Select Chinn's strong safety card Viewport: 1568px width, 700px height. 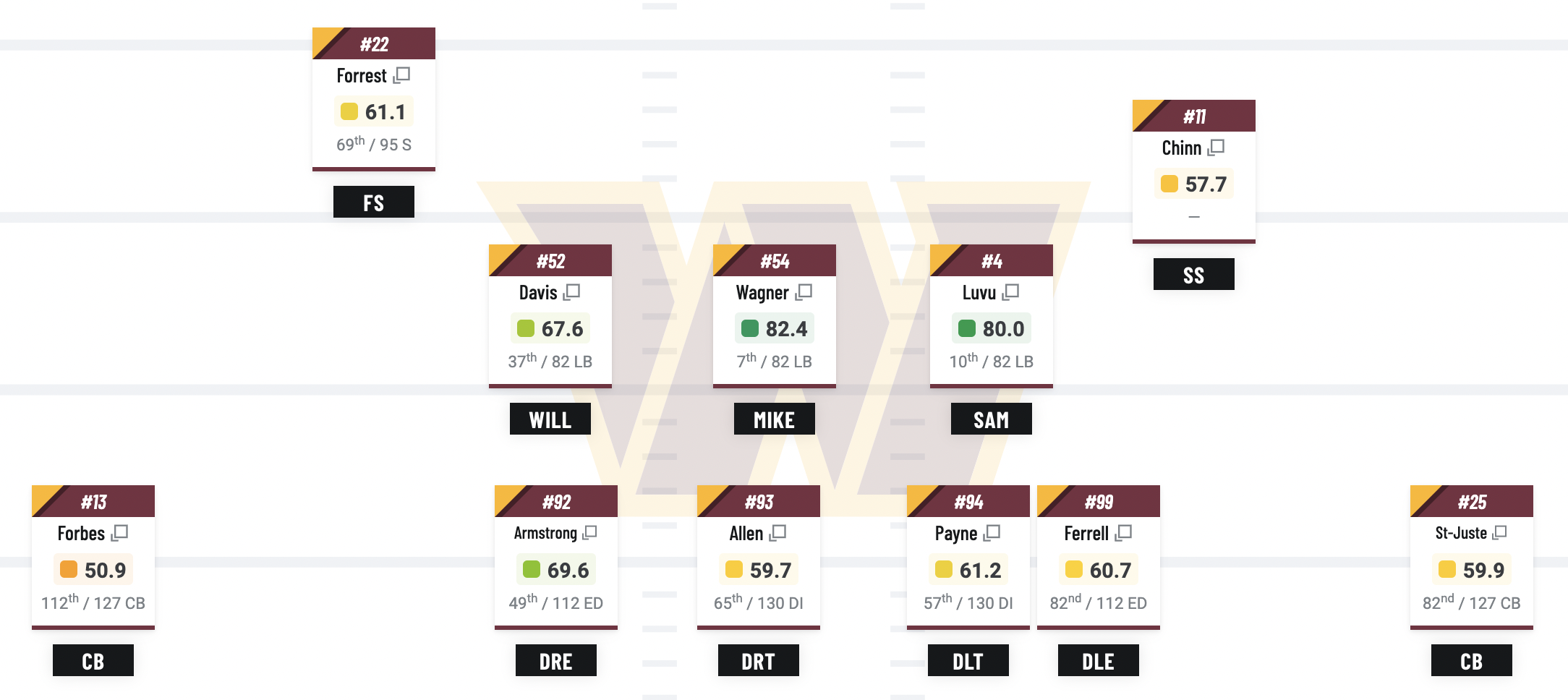click(1181, 148)
